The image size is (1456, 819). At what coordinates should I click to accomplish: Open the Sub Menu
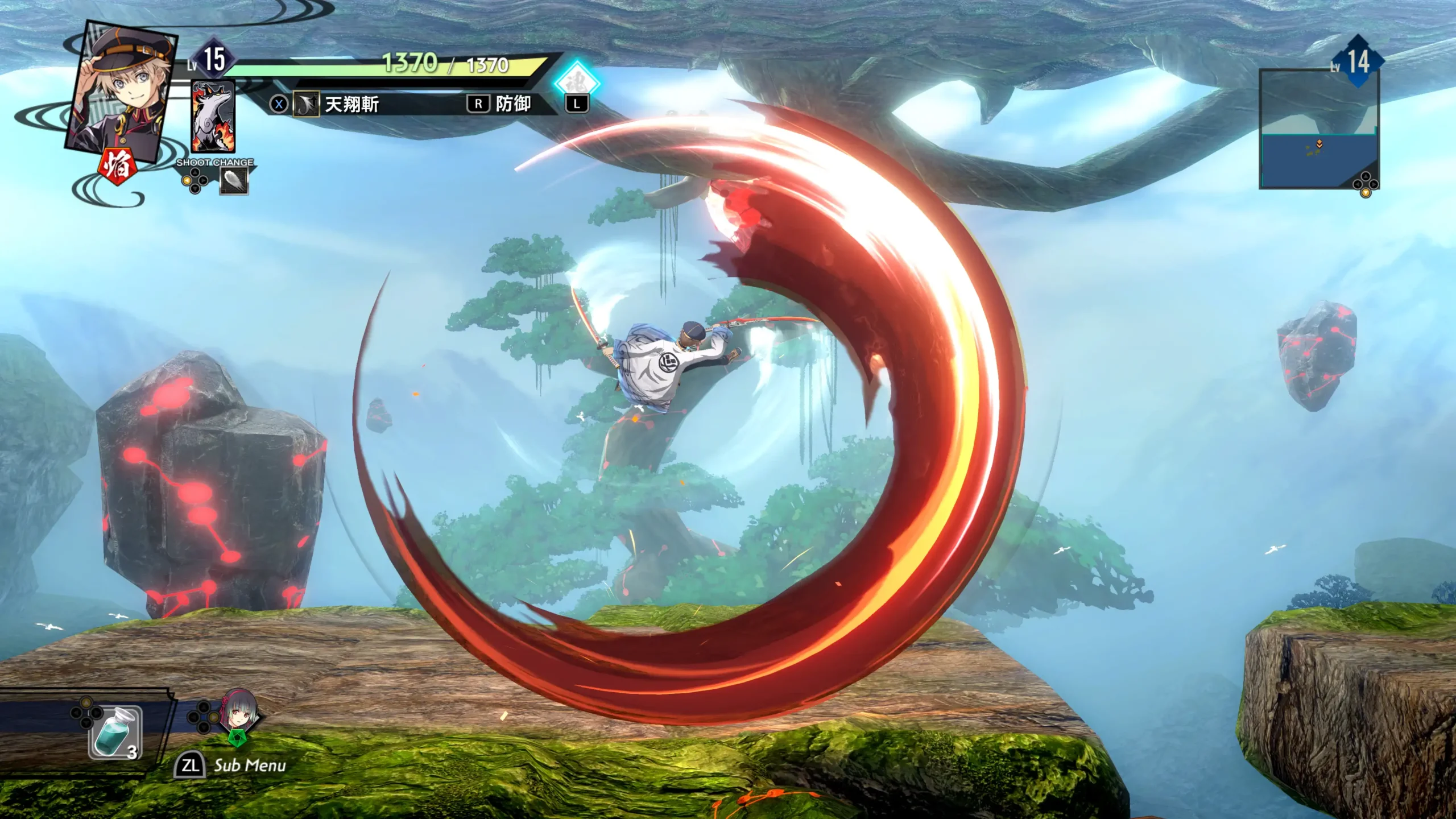pyautogui.click(x=249, y=766)
